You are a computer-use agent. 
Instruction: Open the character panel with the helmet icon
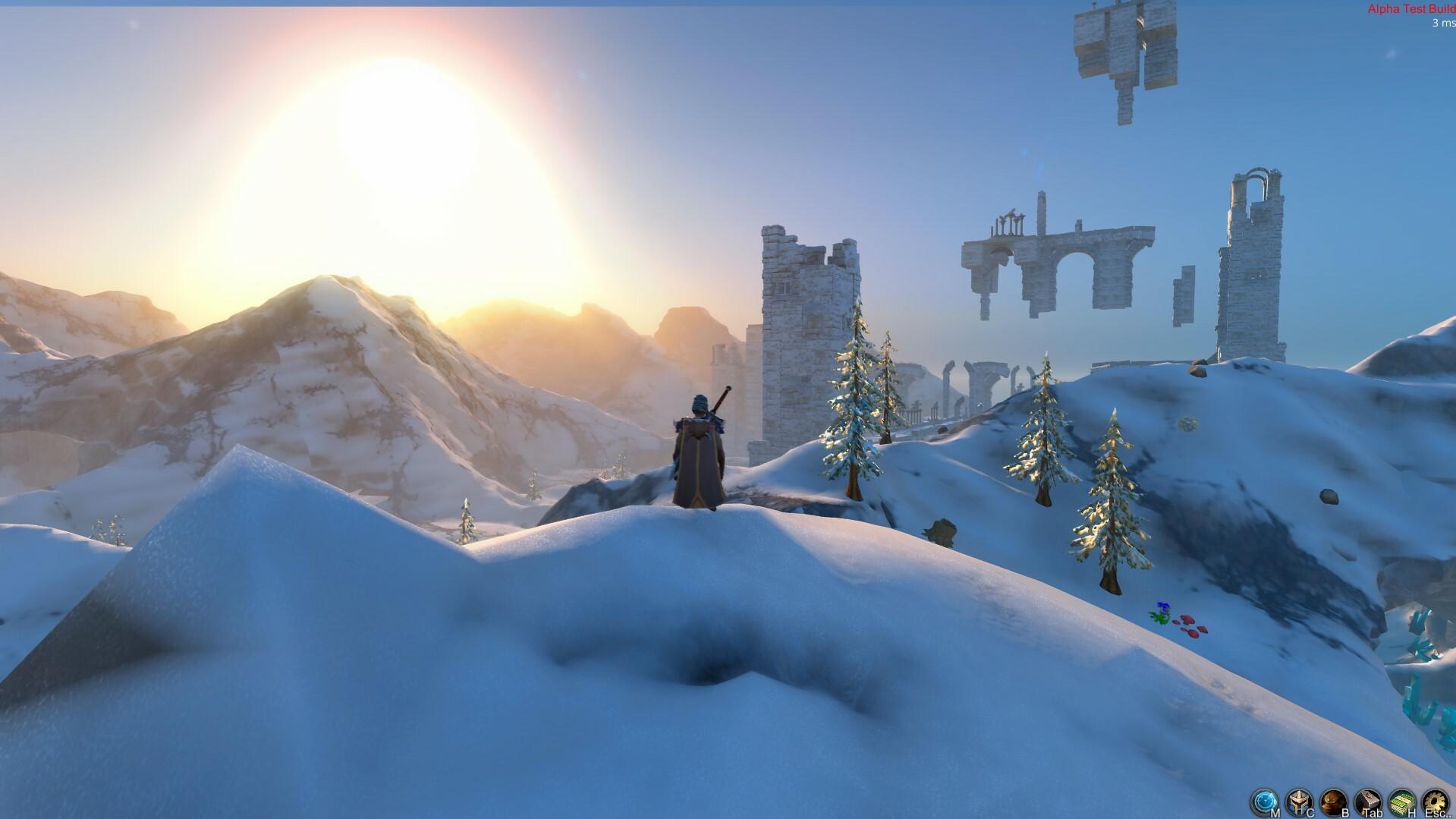tap(1298, 799)
